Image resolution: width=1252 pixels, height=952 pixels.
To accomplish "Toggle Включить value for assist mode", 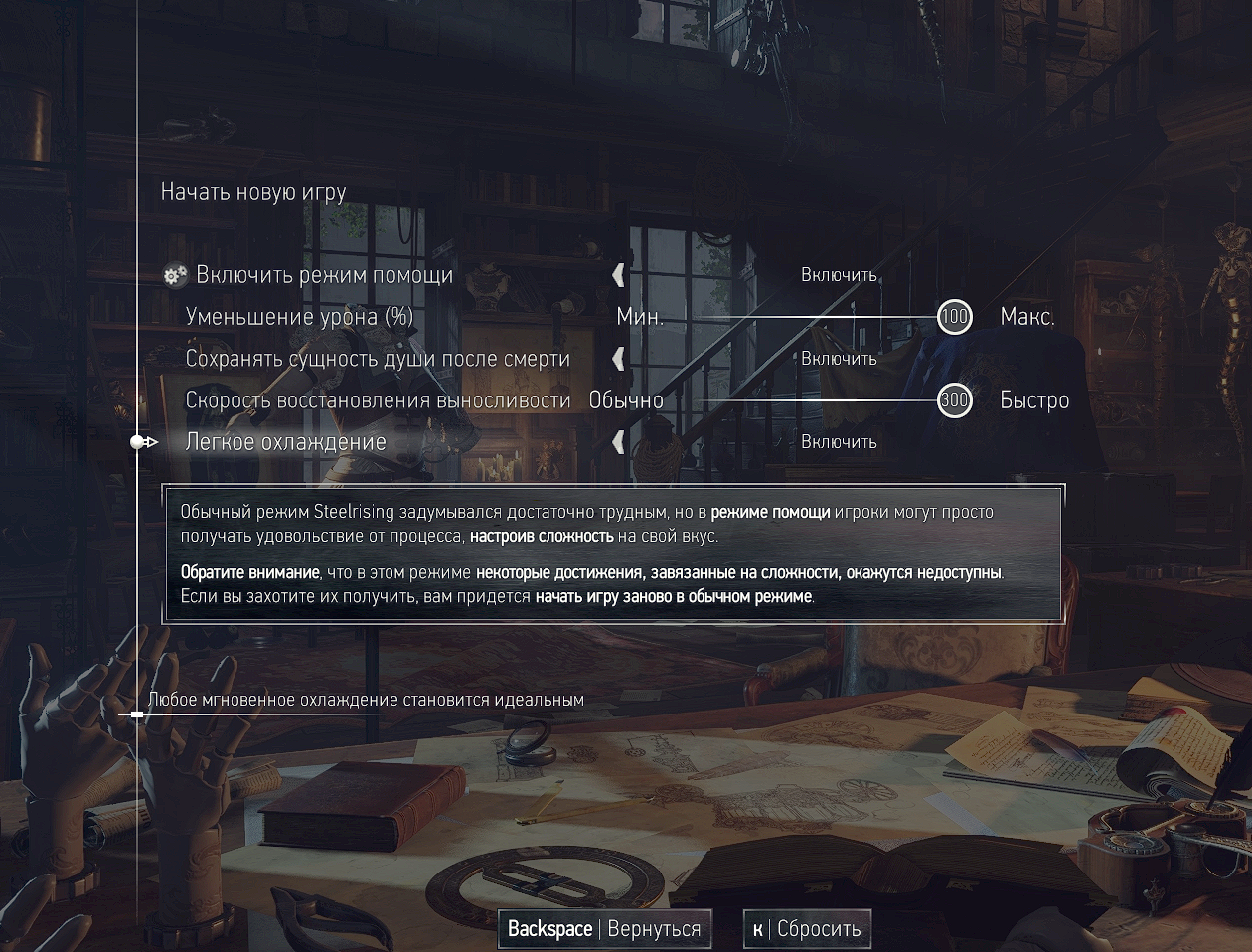I will coord(839,275).
